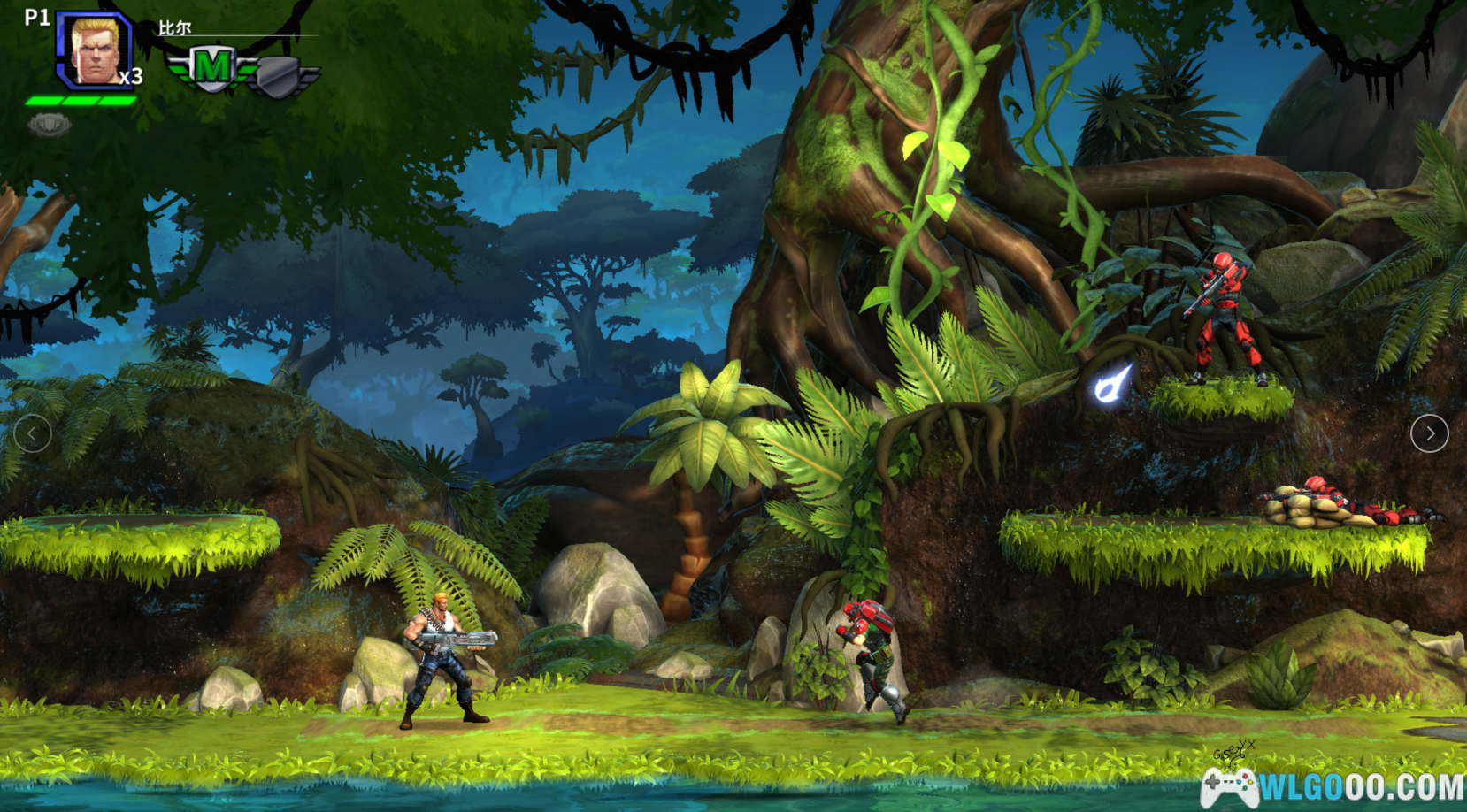Go to the next gallery image
1467x812 pixels.
pyautogui.click(x=1429, y=433)
